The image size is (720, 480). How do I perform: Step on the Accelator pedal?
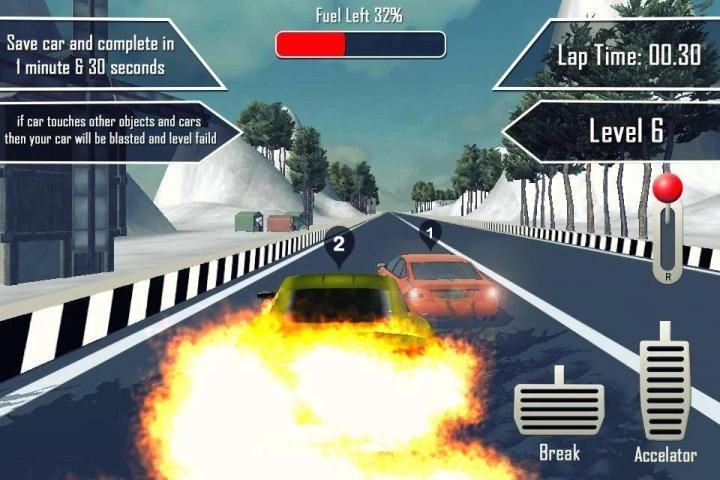point(664,384)
